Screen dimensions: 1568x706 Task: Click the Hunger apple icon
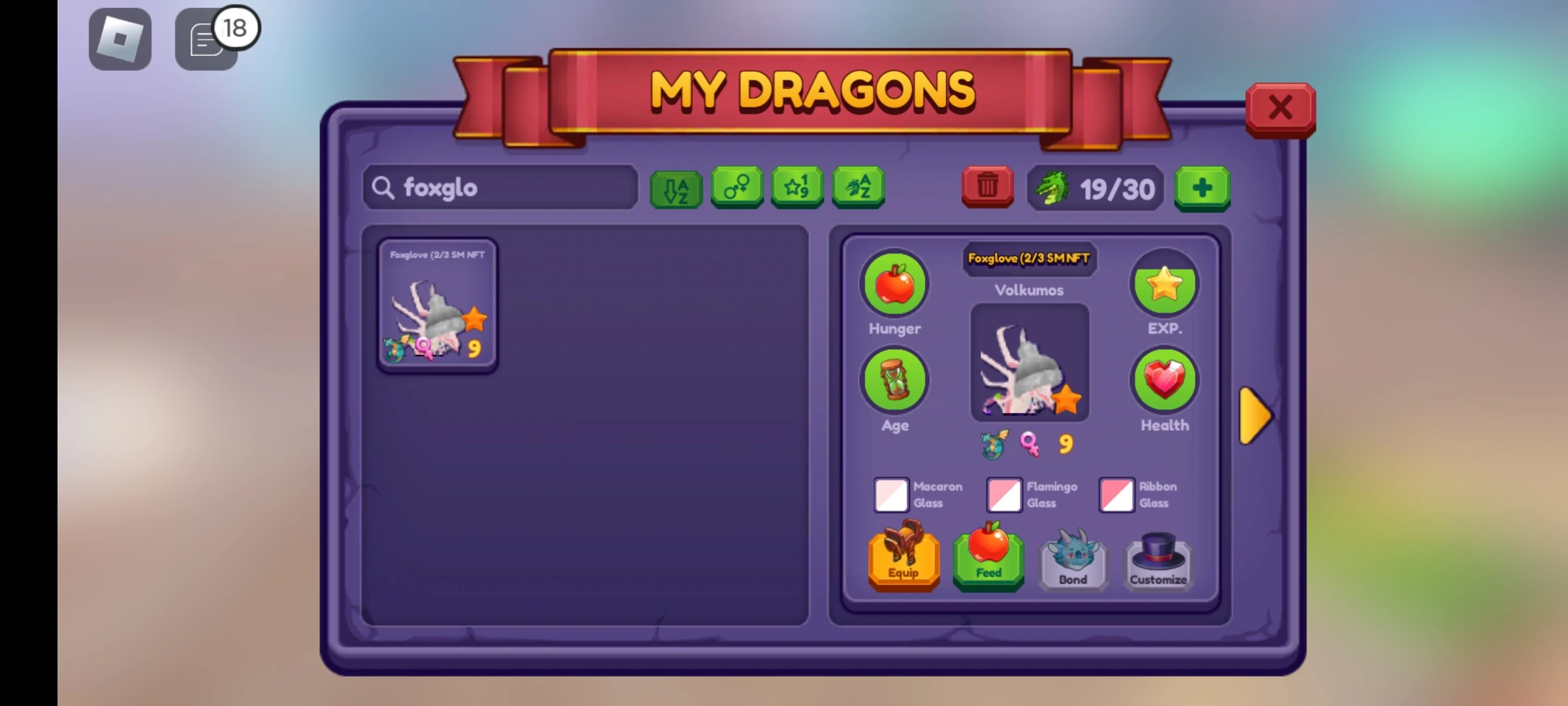(x=894, y=284)
